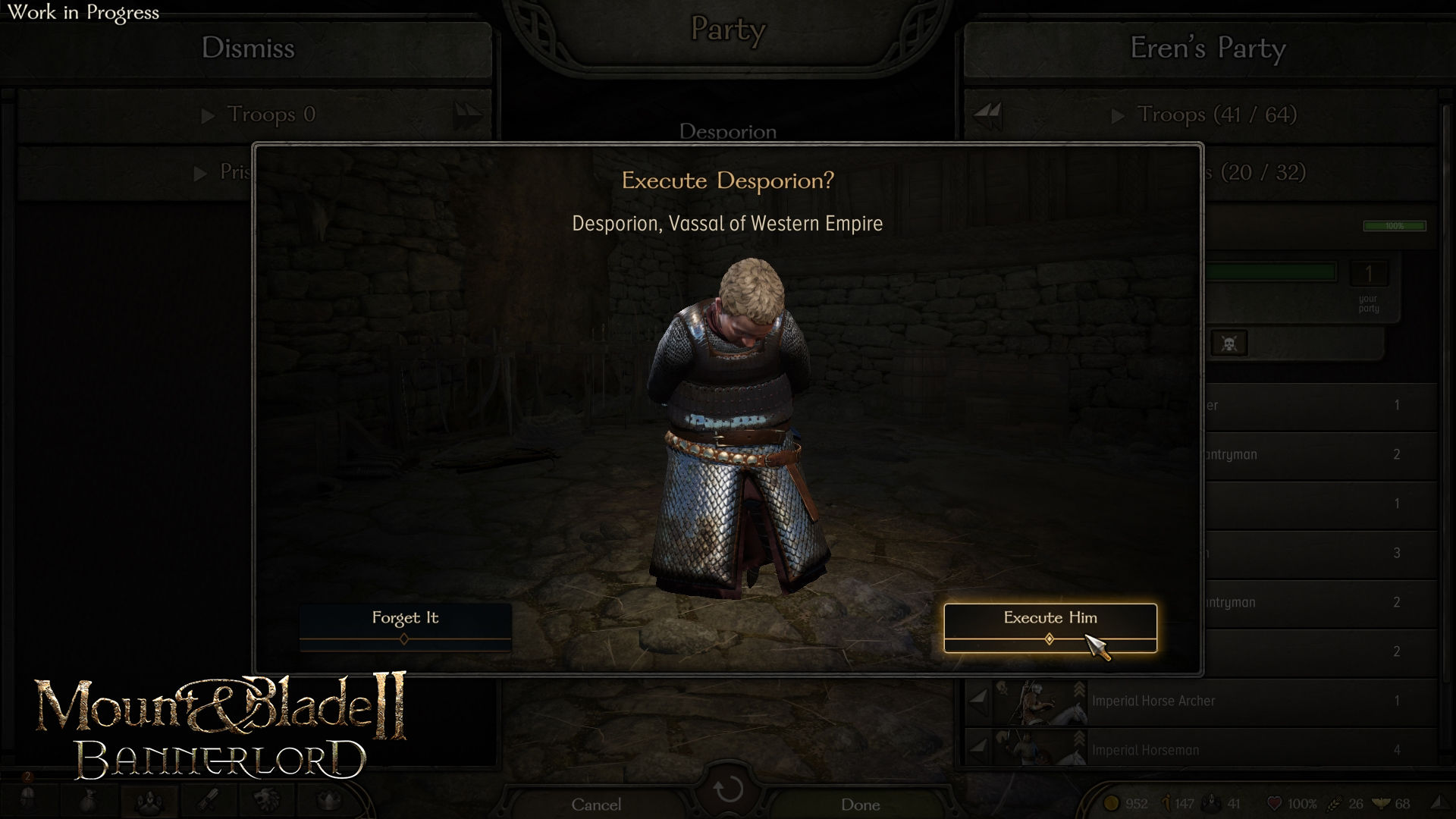Expand the Troops (41 / 64) section
This screenshot has height=819, width=1456.
1119,115
